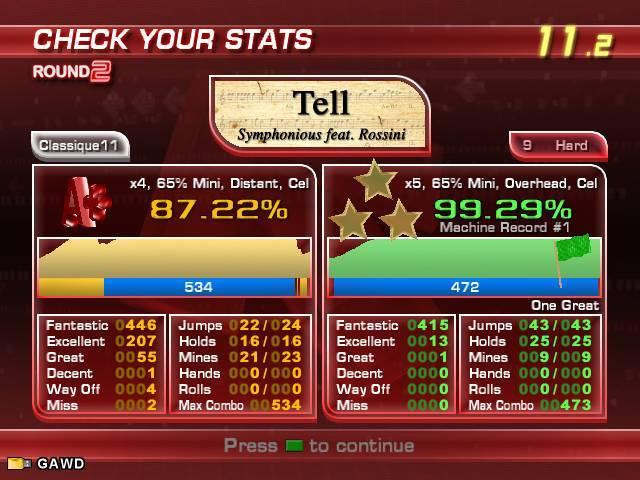
Task: Click the GAWD memory card icon
Action: click(15, 464)
